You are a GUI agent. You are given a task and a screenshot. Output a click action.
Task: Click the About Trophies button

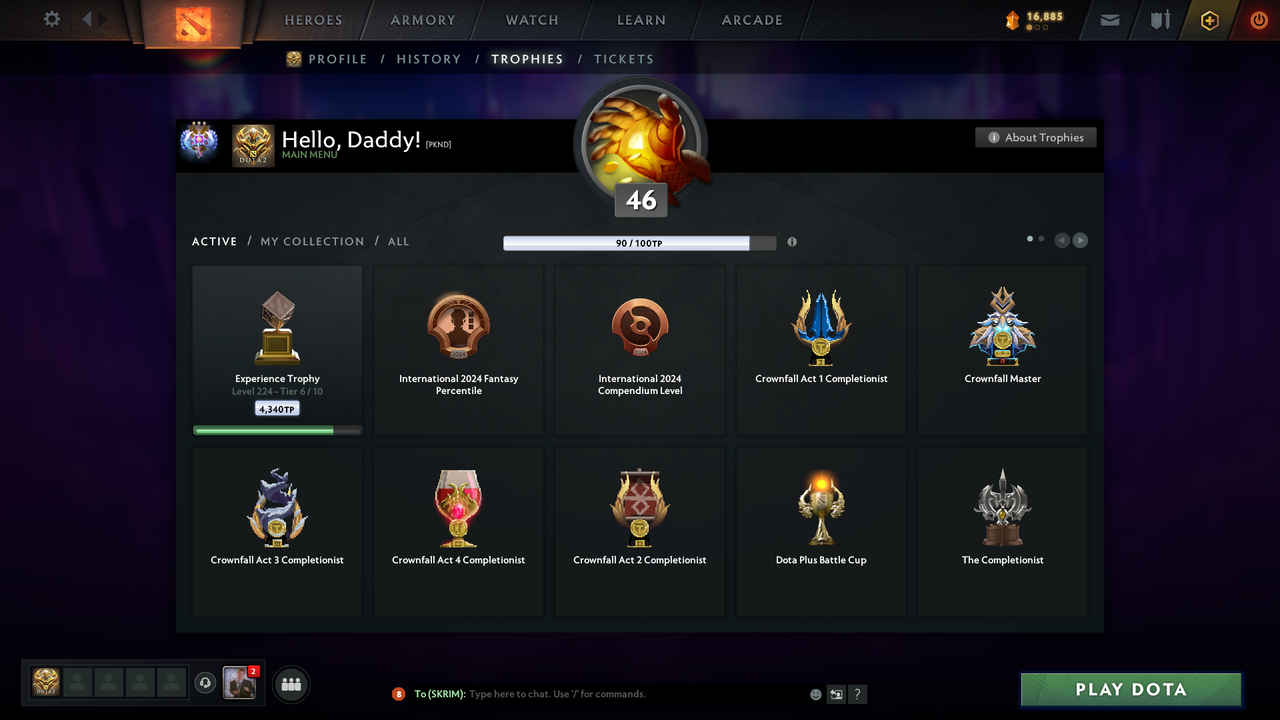1035,137
